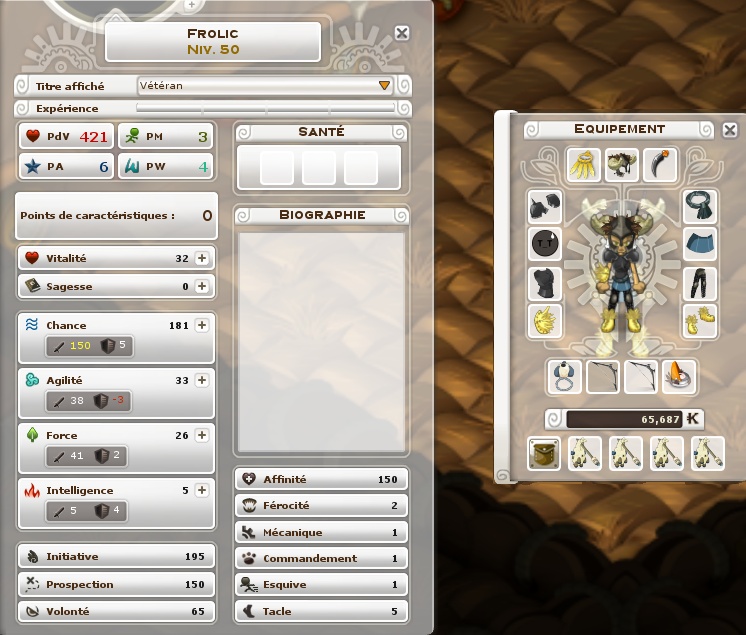Screen dimensions: 746x635
Task: Select the black breastplate slot
Action: tap(545, 283)
